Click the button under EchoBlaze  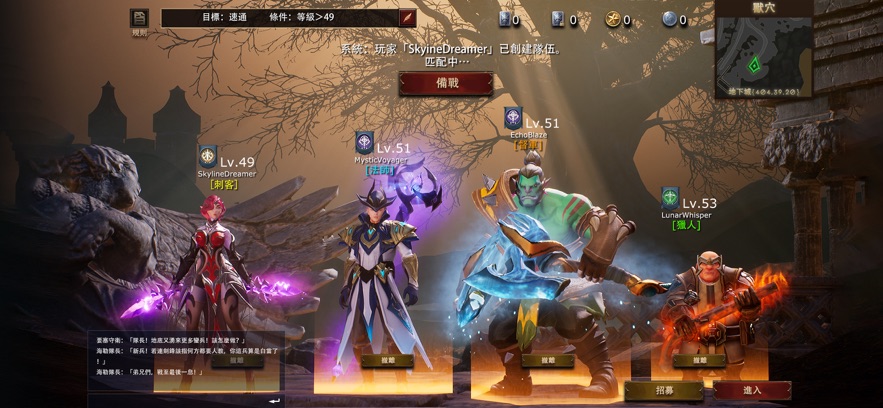tap(547, 360)
